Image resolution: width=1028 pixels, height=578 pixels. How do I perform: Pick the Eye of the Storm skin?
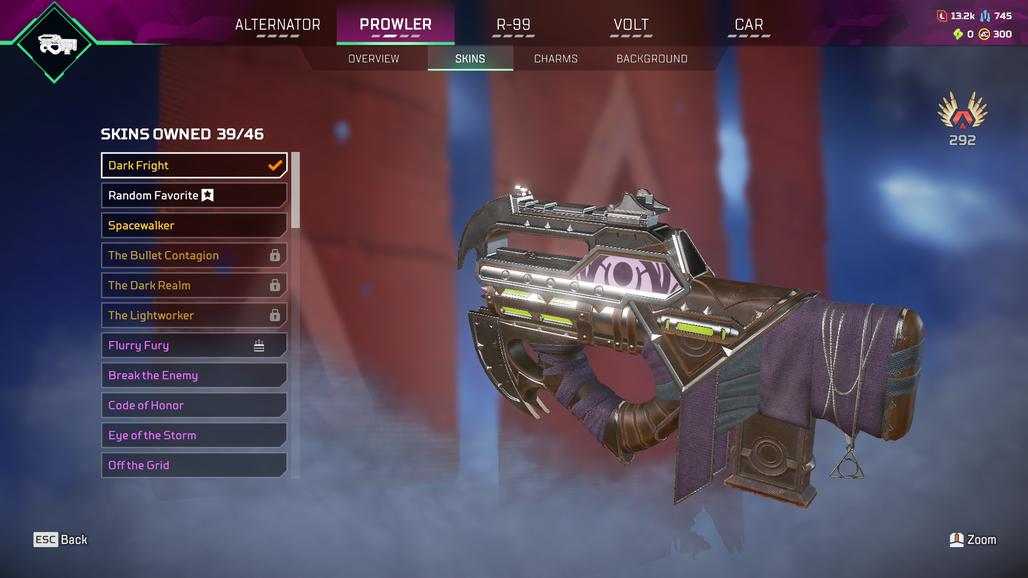194,436
